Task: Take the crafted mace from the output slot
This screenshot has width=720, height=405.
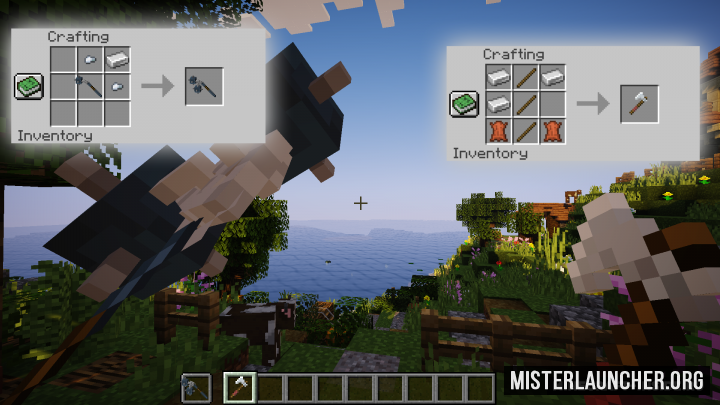Action: click(203, 87)
